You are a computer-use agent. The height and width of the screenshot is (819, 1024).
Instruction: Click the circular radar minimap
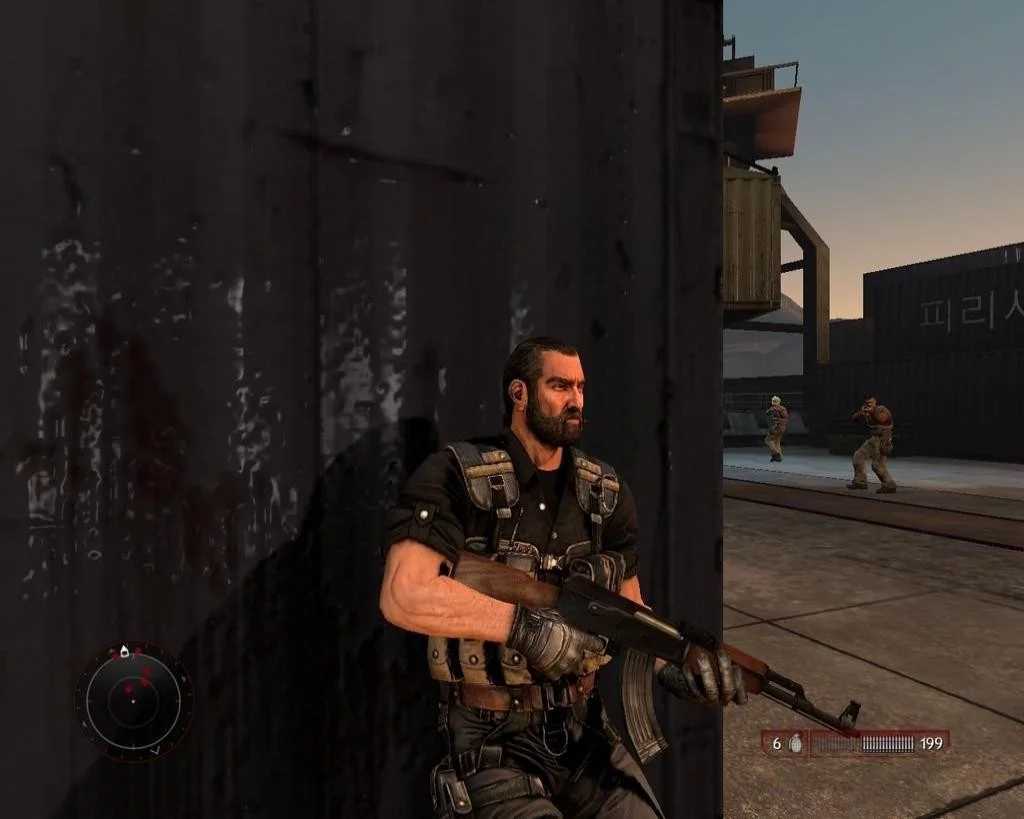(133, 700)
